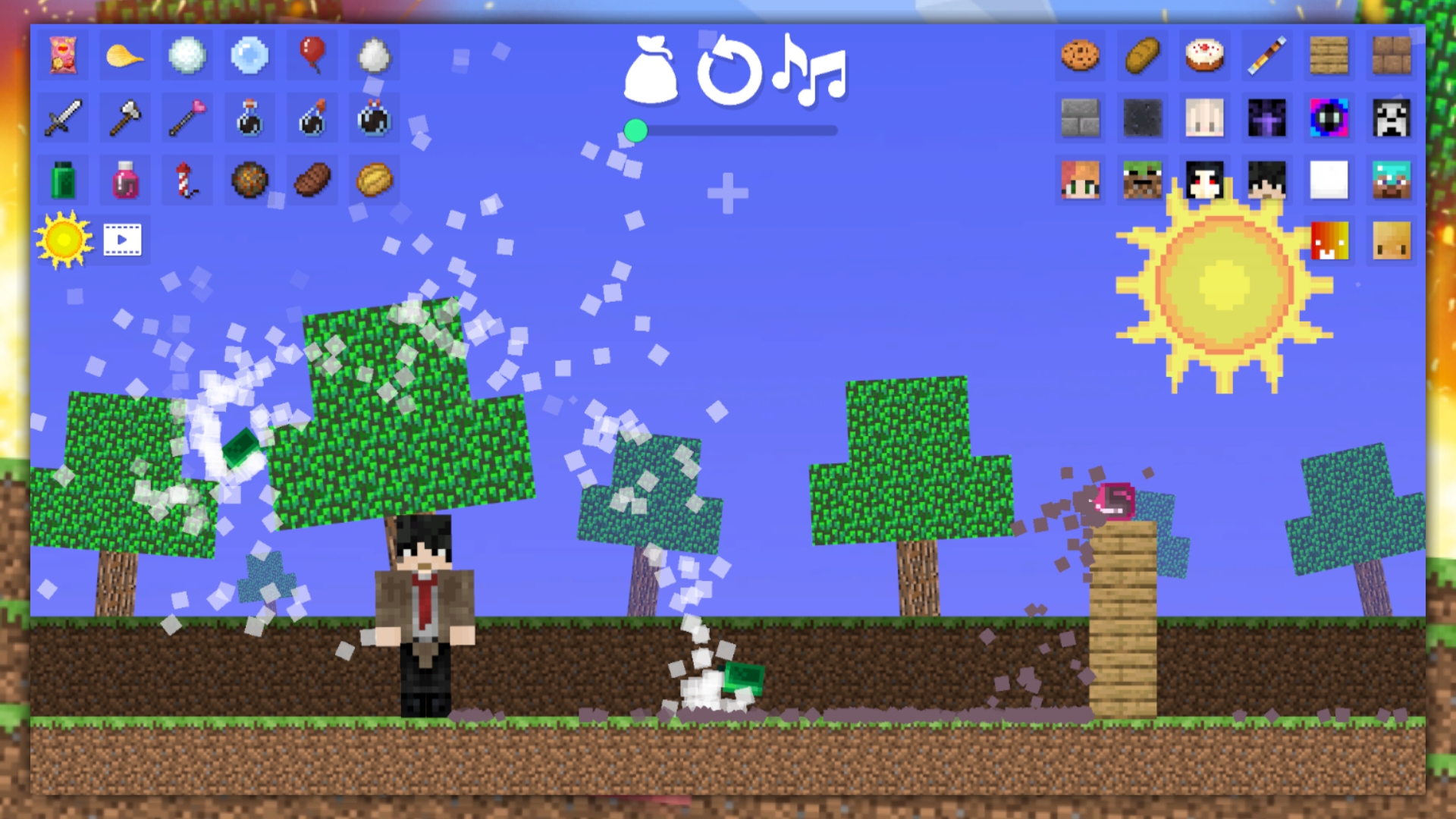The width and height of the screenshot is (1456, 819).
Task: Pick the firecracker item
Action: [x=187, y=180]
